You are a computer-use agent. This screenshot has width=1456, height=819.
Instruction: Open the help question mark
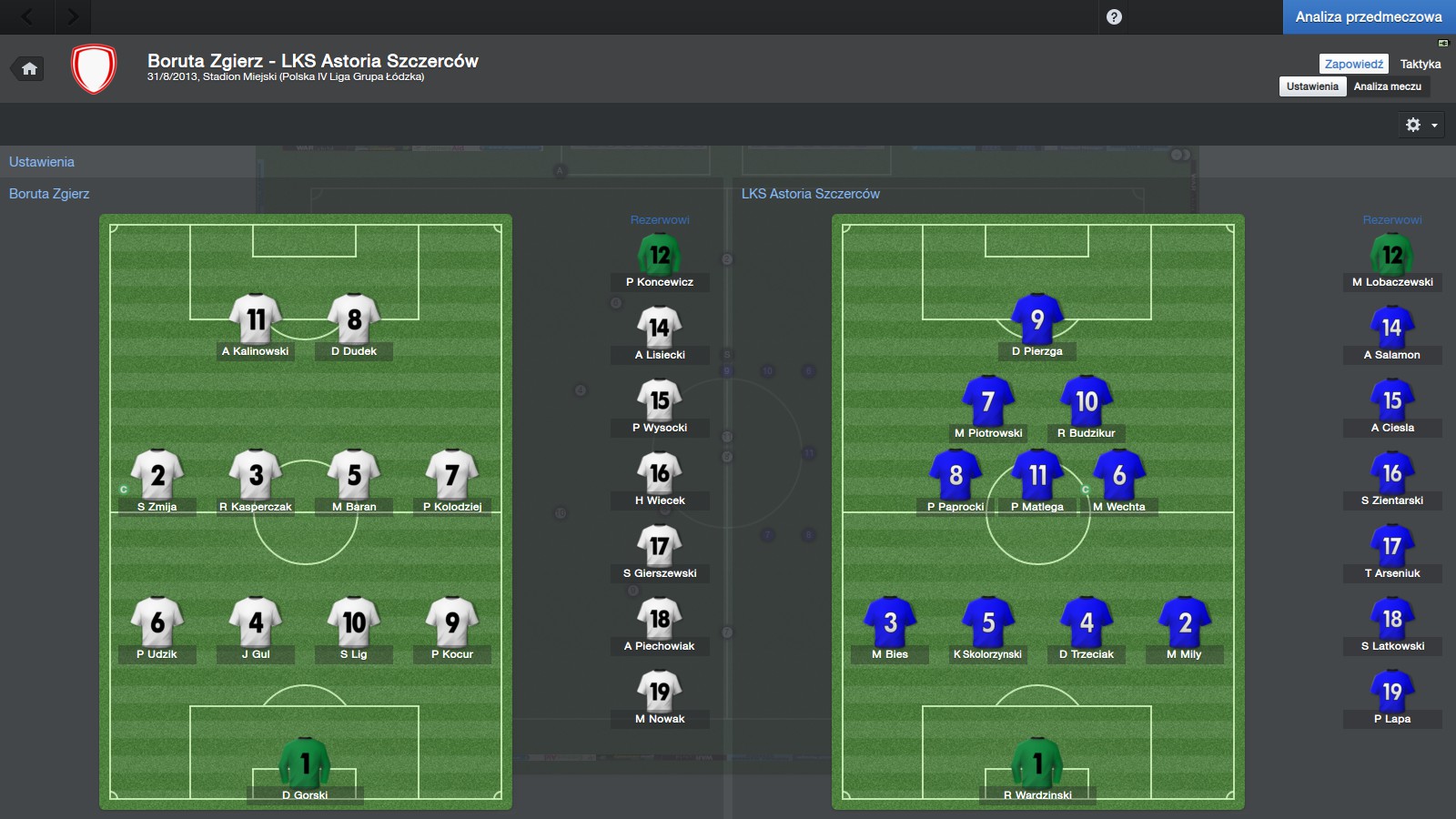1114,16
